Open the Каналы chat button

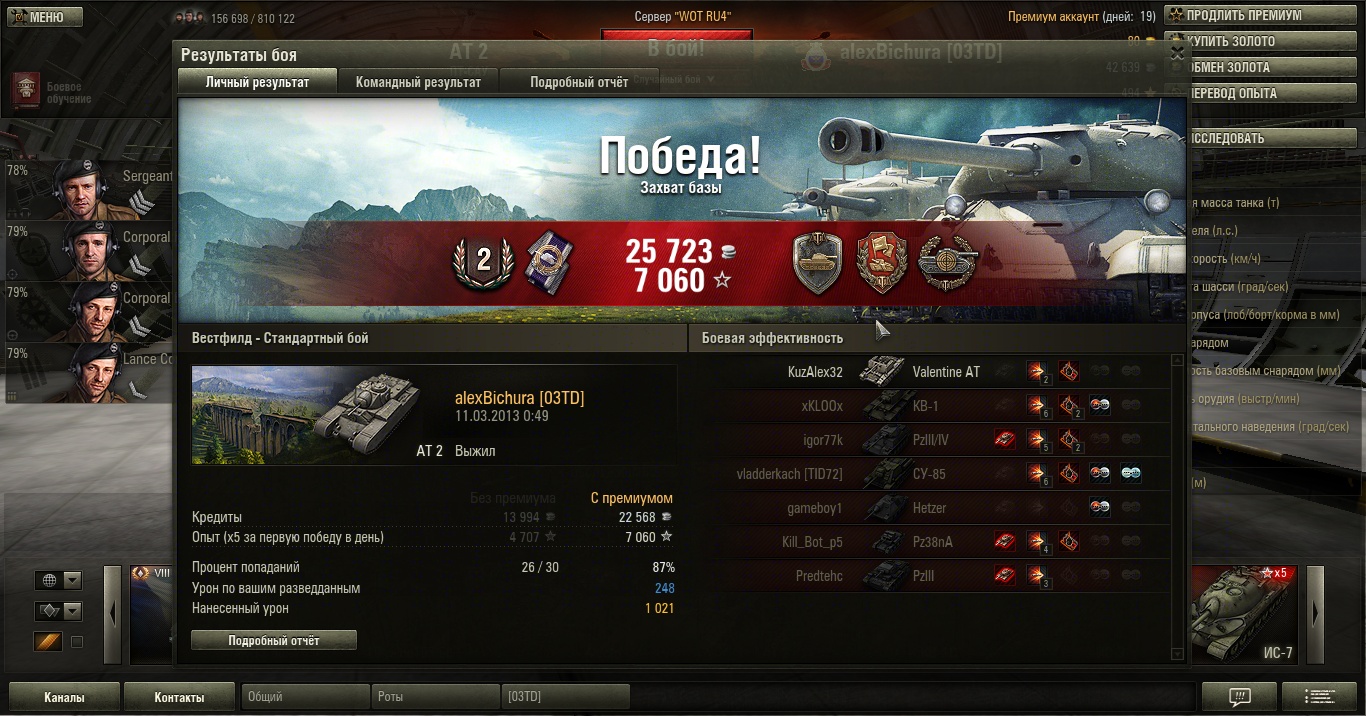(64, 697)
